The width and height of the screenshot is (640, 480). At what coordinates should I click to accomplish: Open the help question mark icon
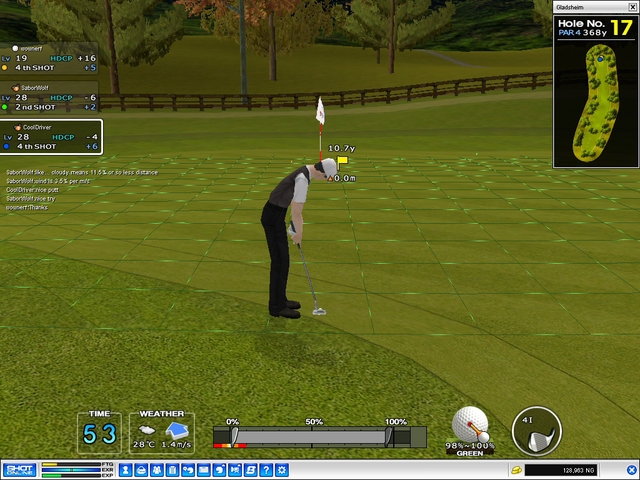tap(267, 469)
